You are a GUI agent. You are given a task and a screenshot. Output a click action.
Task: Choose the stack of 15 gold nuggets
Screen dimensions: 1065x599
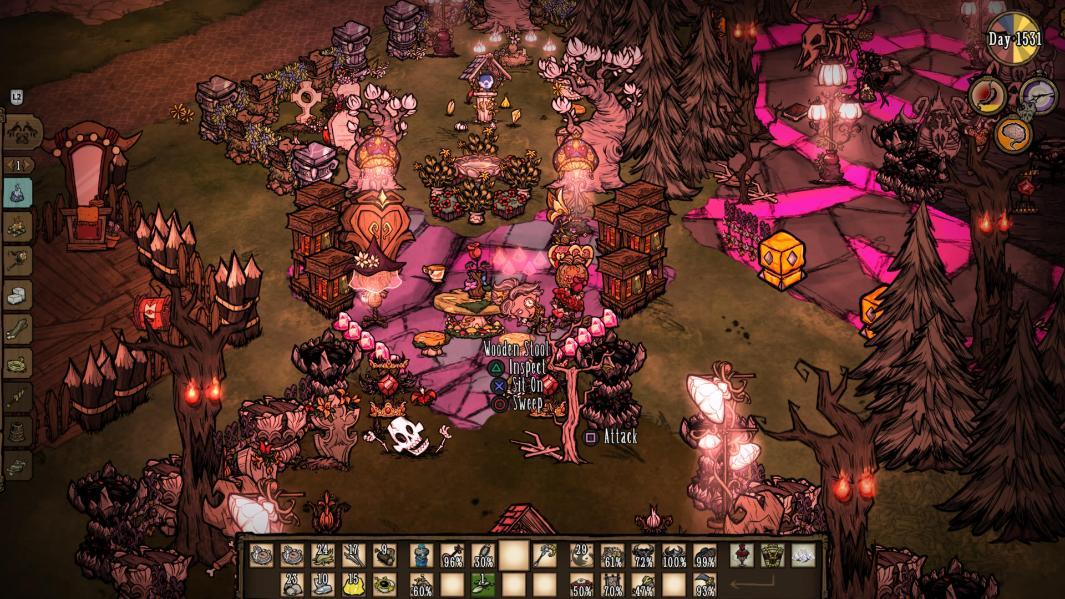pos(353,584)
